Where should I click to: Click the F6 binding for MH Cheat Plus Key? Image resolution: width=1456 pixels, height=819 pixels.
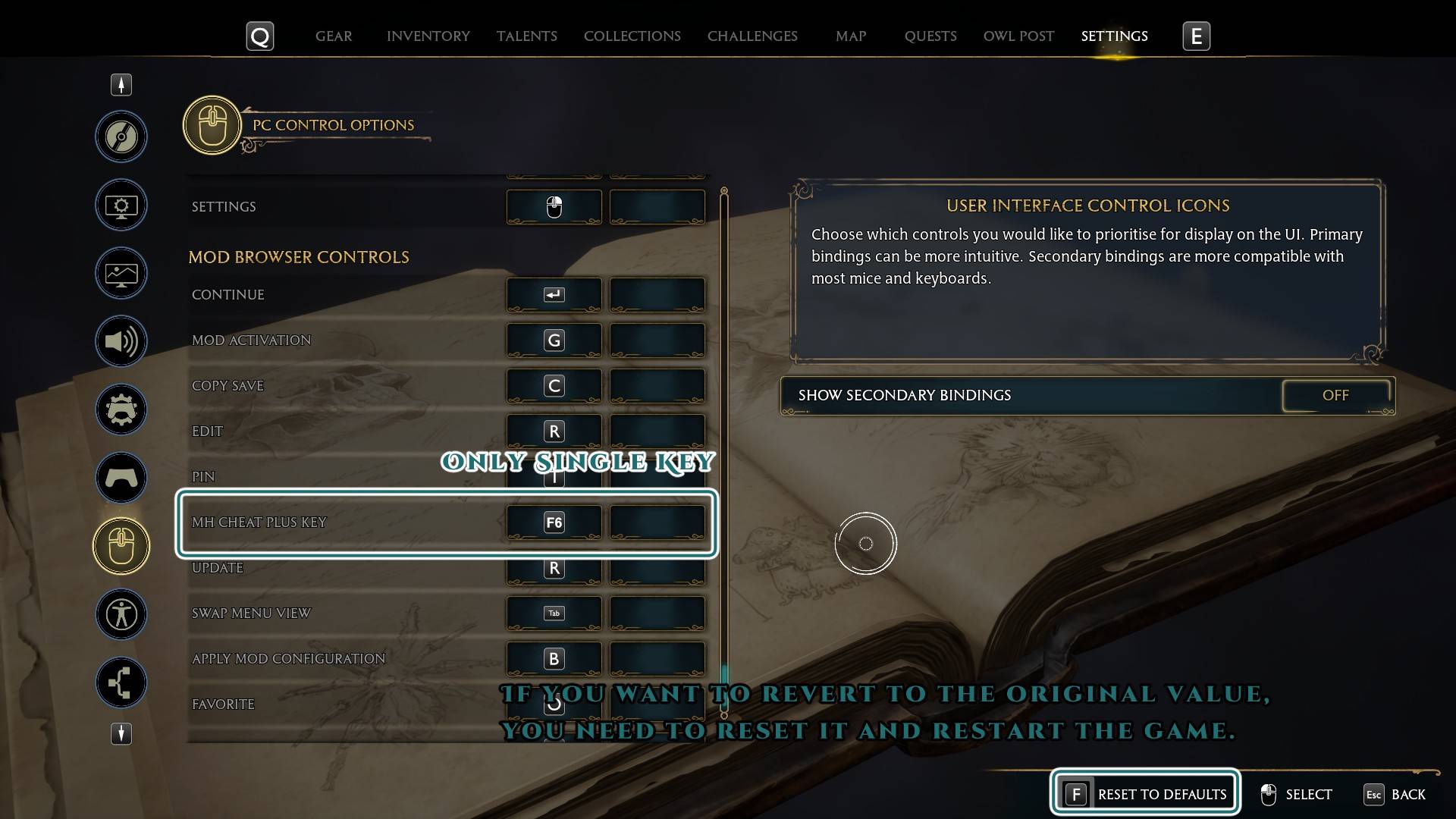[554, 522]
